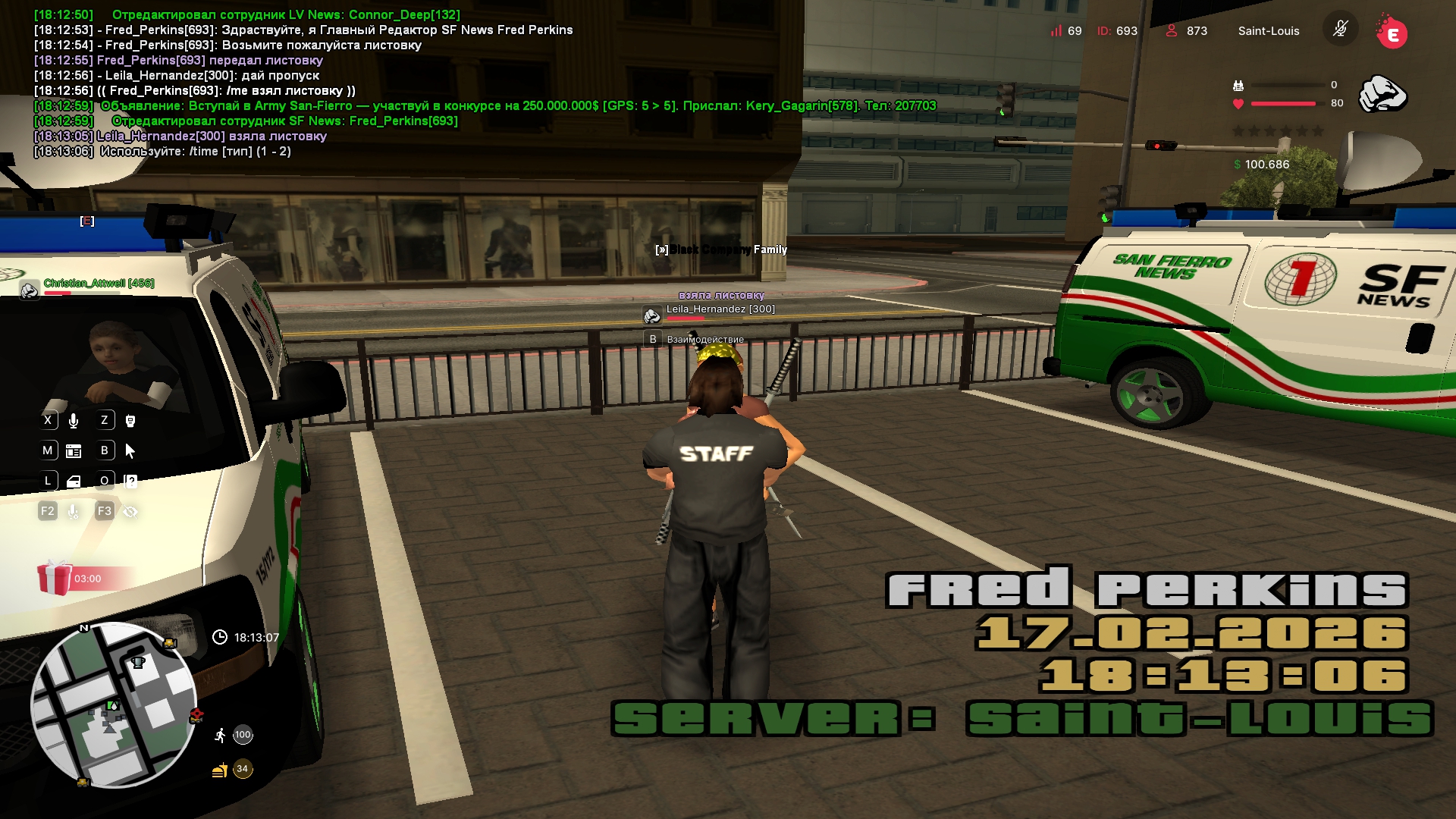Click the online player count icon

(x=1172, y=30)
